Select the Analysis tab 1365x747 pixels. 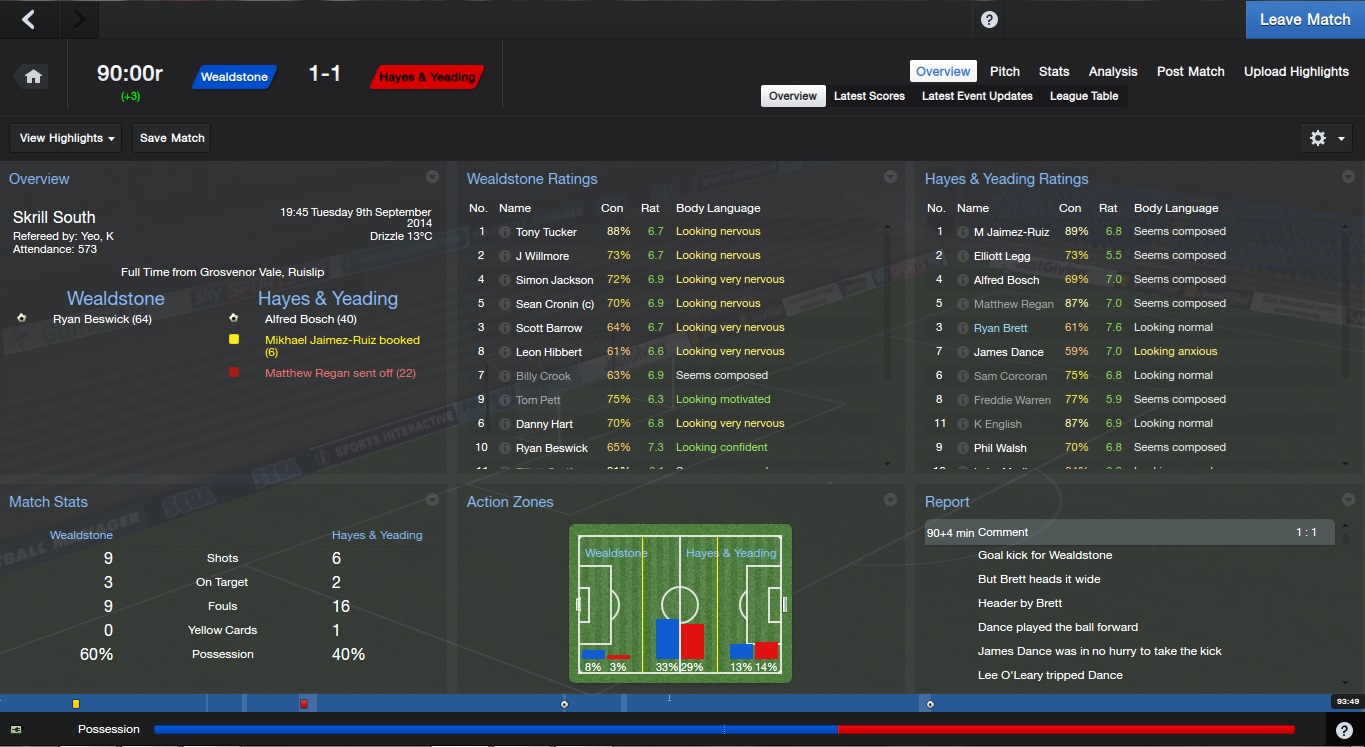coord(1112,71)
